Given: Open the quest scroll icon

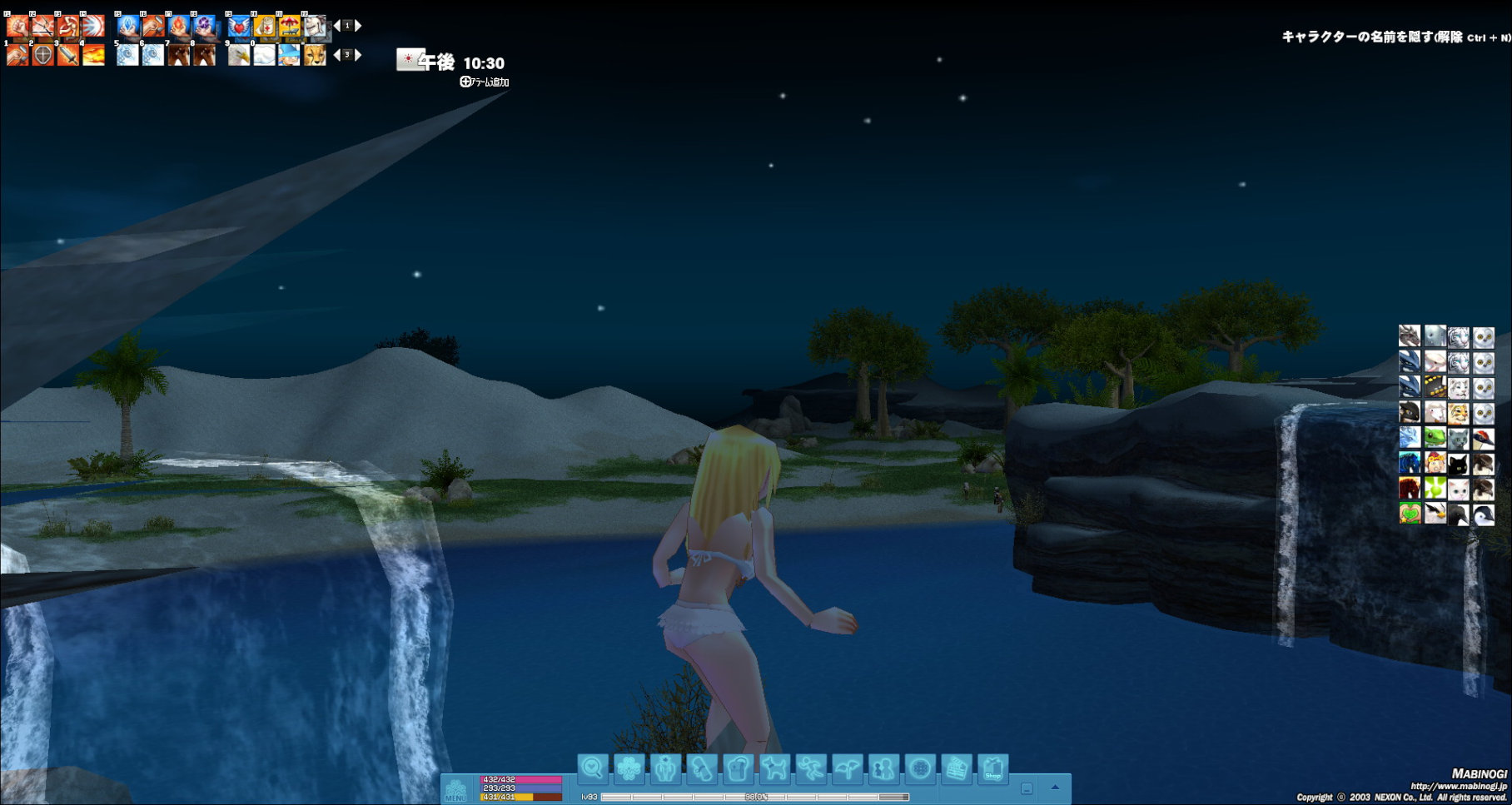Looking at the screenshot, I should [x=702, y=768].
